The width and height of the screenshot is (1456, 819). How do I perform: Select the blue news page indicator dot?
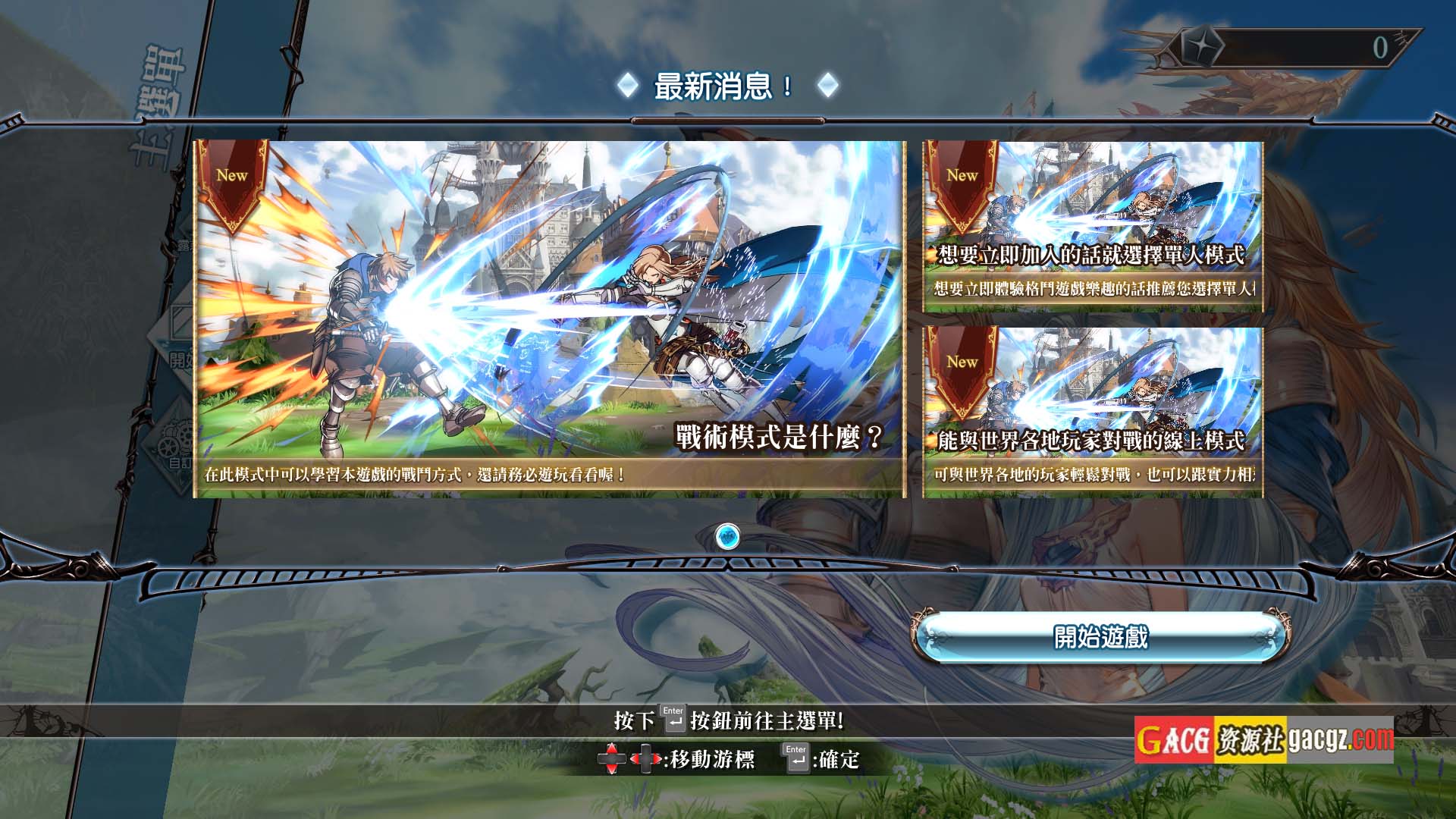[728, 537]
